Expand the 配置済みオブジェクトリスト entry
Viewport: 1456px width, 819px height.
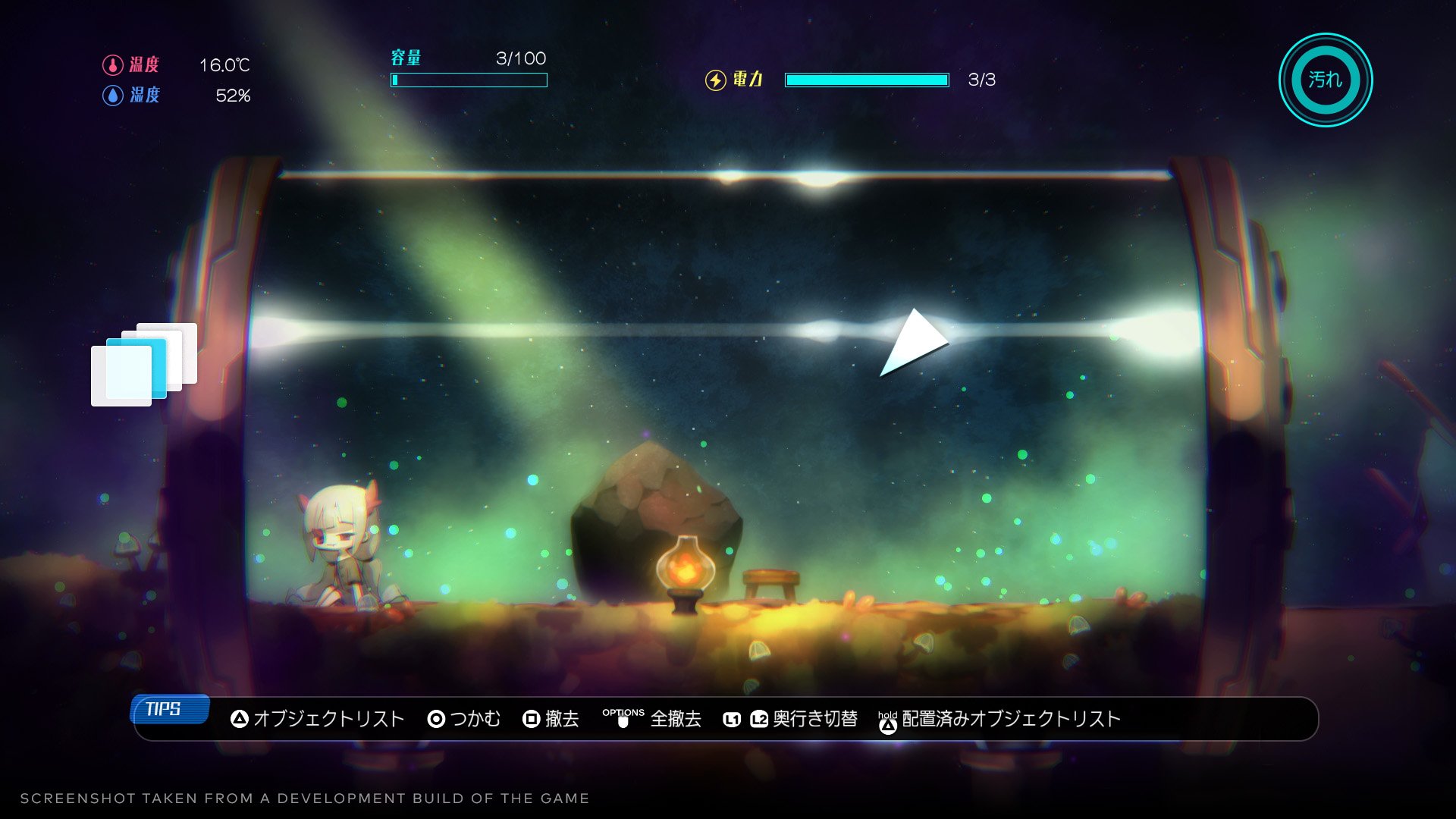pos(1009,720)
